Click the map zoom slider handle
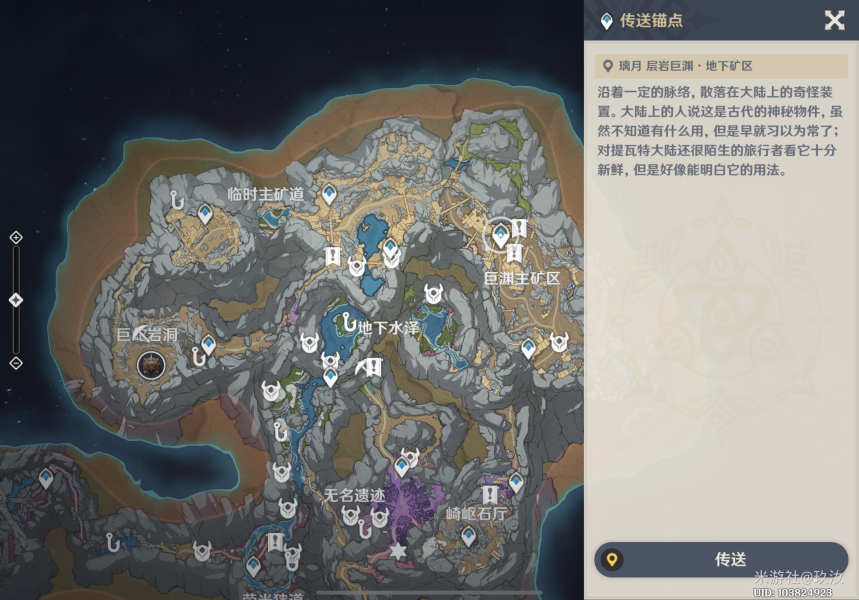Screen dimensions: 859x600 [16, 300]
